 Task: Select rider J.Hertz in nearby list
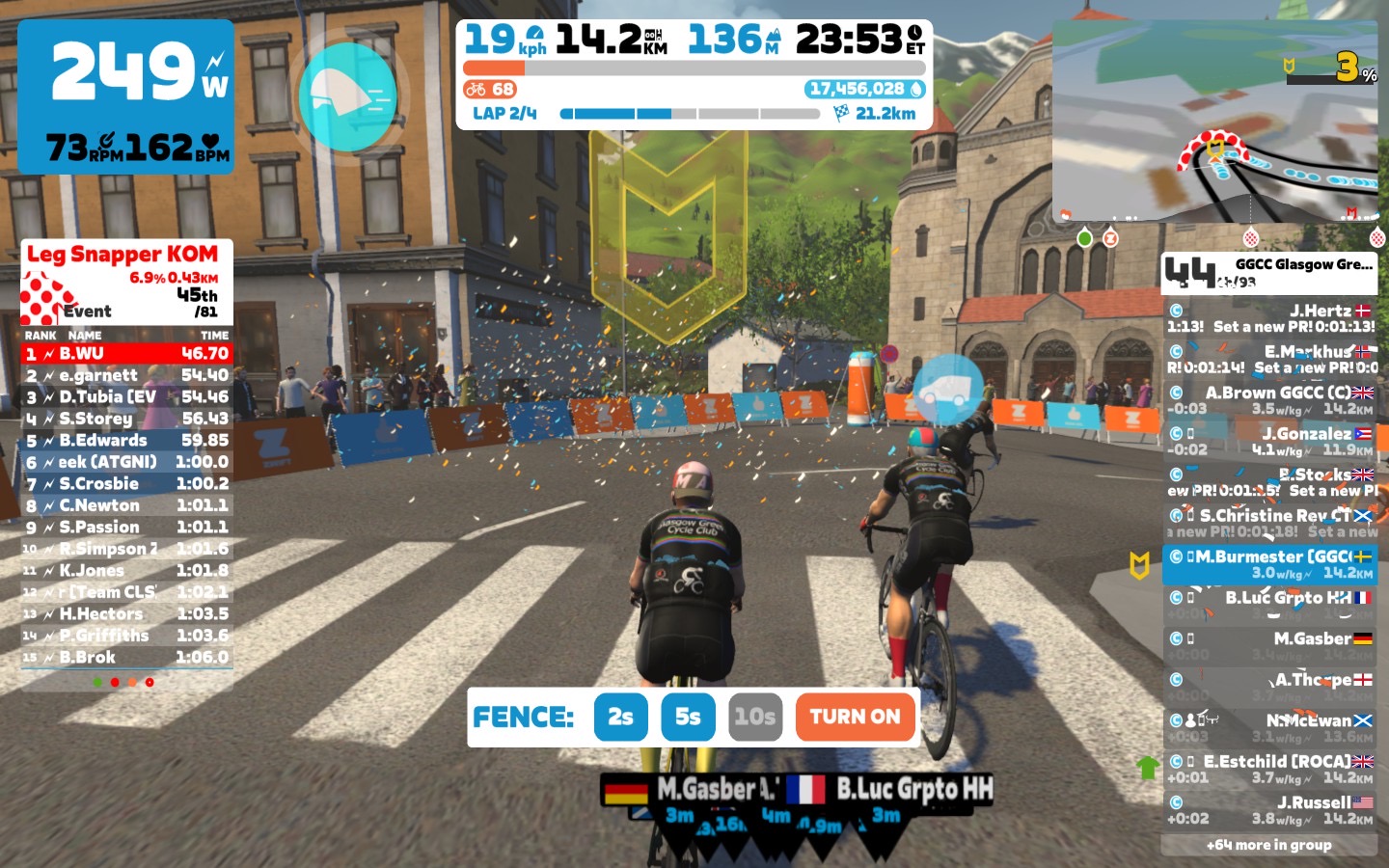click(1269, 318)
